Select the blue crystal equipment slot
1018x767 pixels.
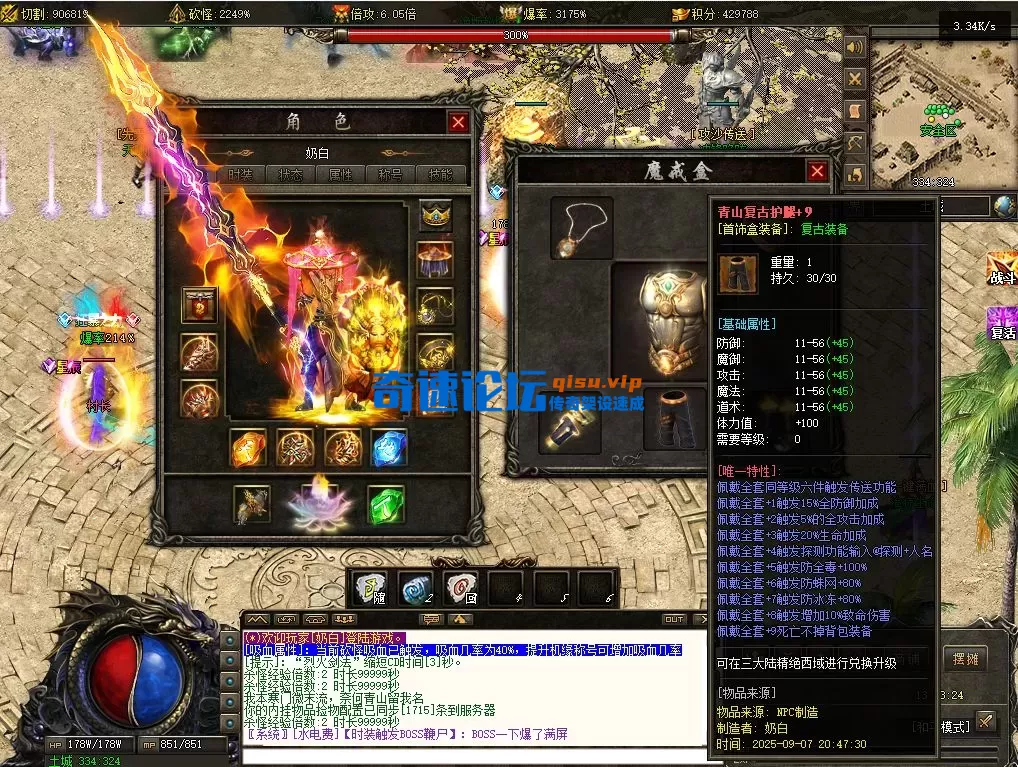(389, 448)
